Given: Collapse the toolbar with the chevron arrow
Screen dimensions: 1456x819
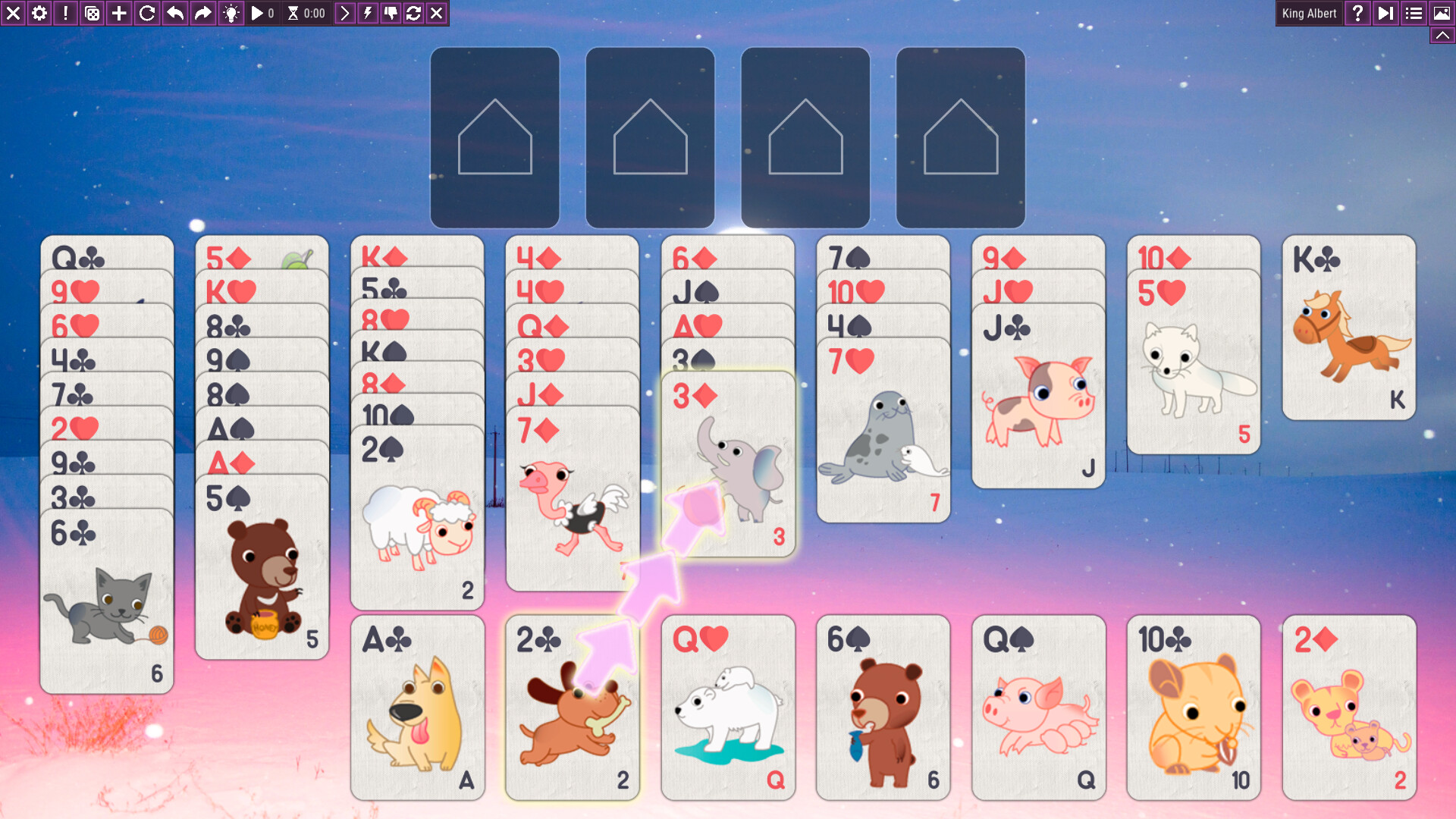Looking at the screenshot, I should point(1442,33).
